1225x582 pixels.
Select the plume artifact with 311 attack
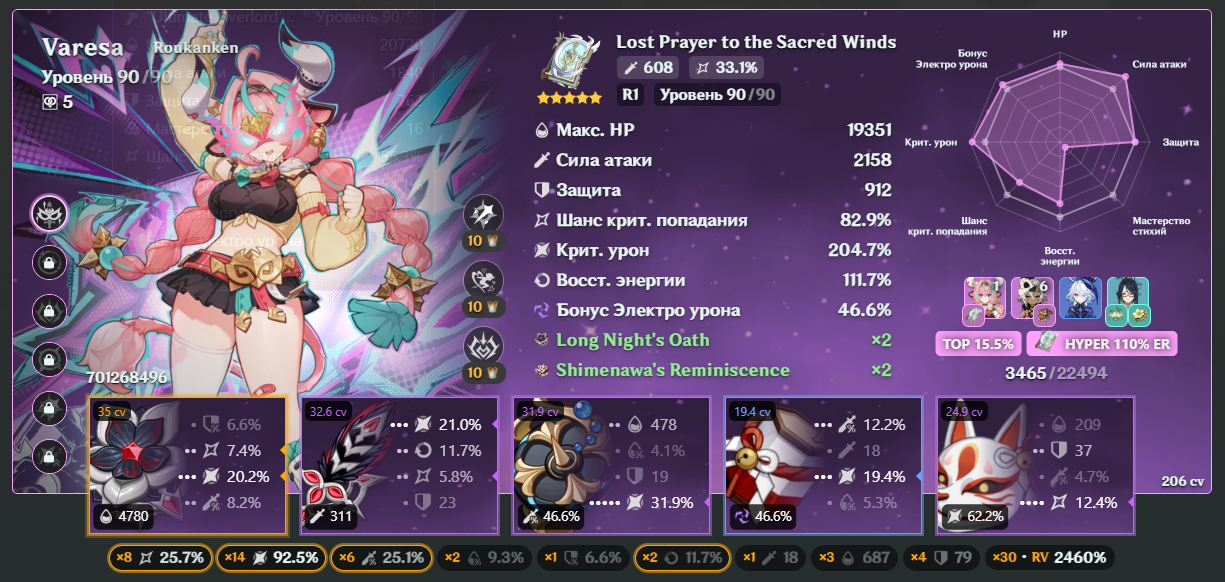398,464
